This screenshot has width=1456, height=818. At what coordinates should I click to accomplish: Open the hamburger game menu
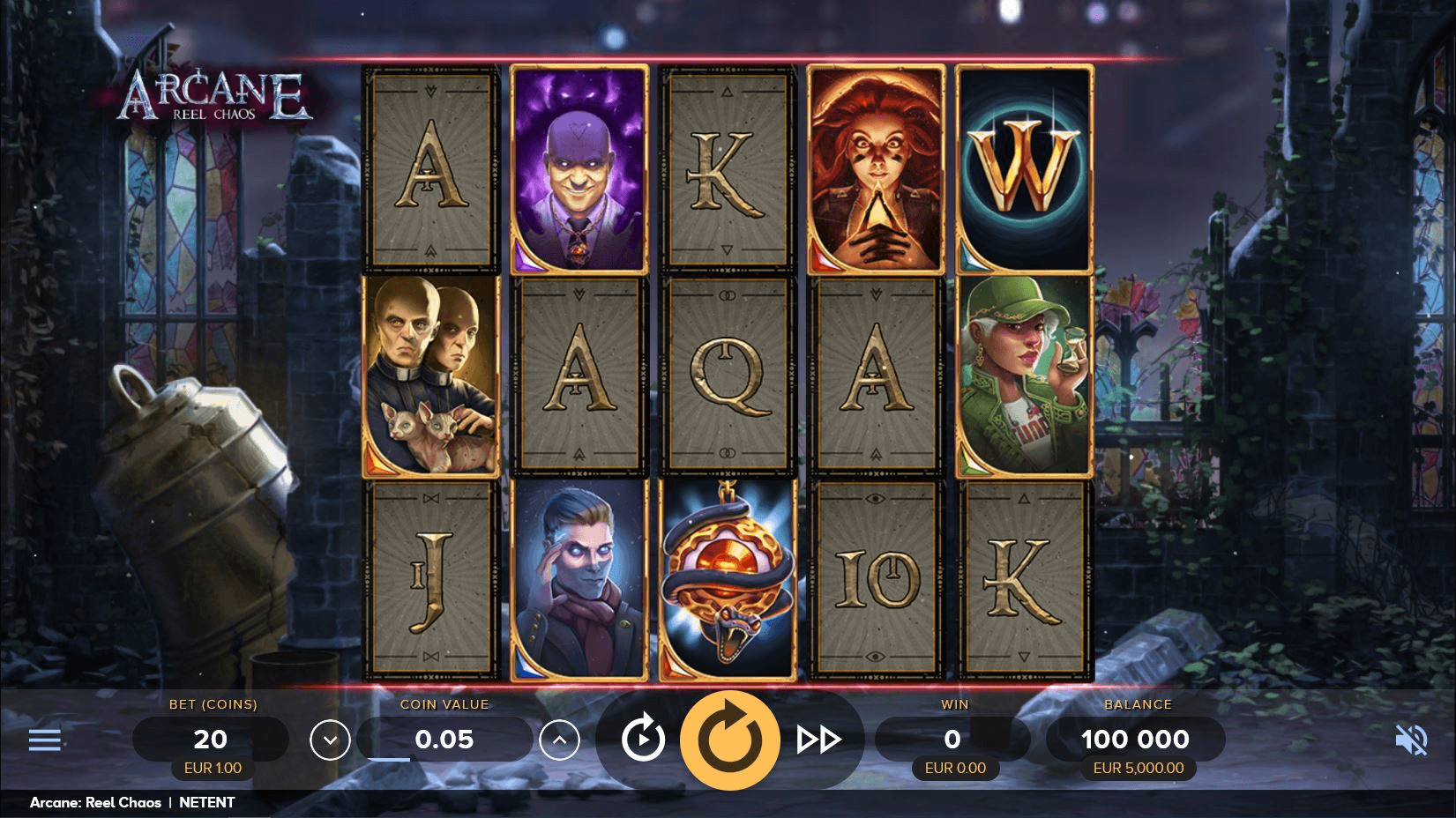[x=44, y=739]
